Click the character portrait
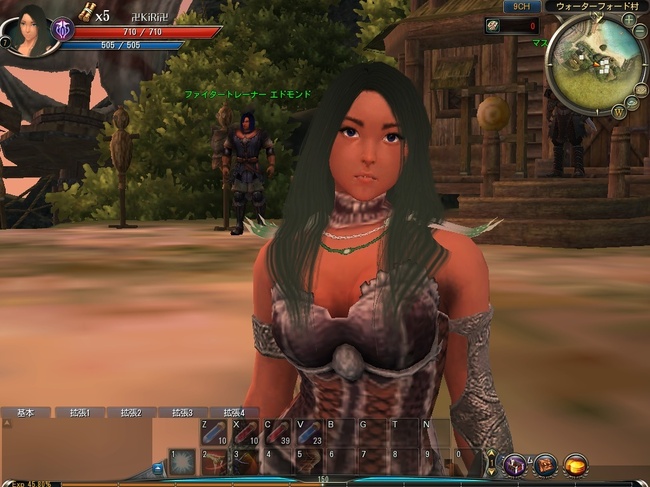 point(30,30)
